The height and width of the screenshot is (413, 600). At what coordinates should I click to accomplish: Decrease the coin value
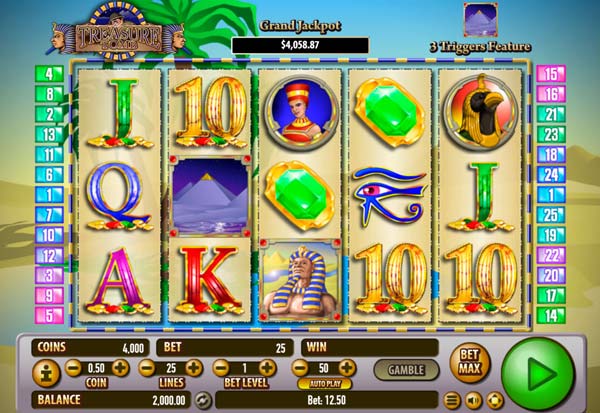pyautogui.click(x=72, y=369)
